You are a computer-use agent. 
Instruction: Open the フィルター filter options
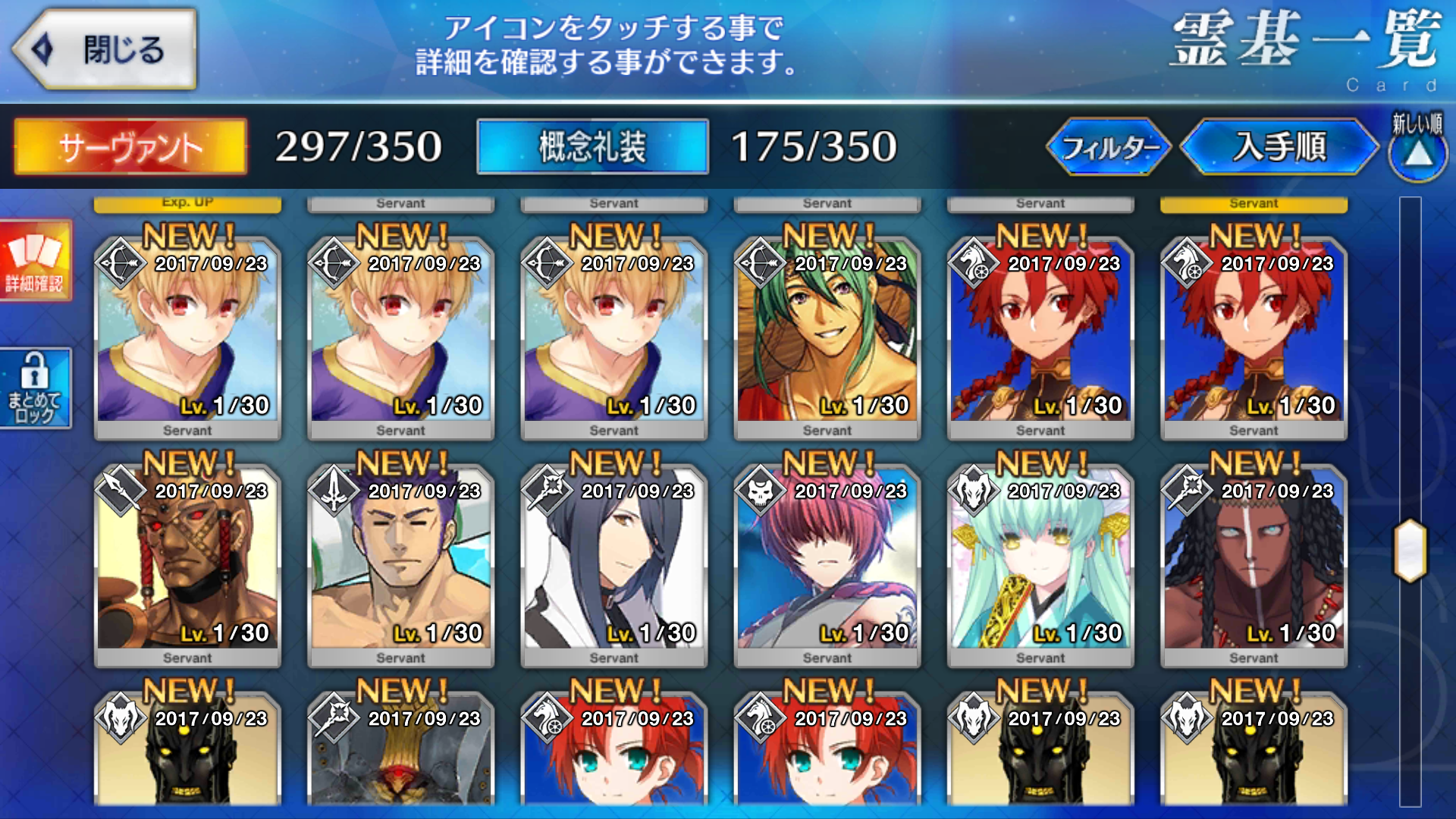coord(1109,146)
